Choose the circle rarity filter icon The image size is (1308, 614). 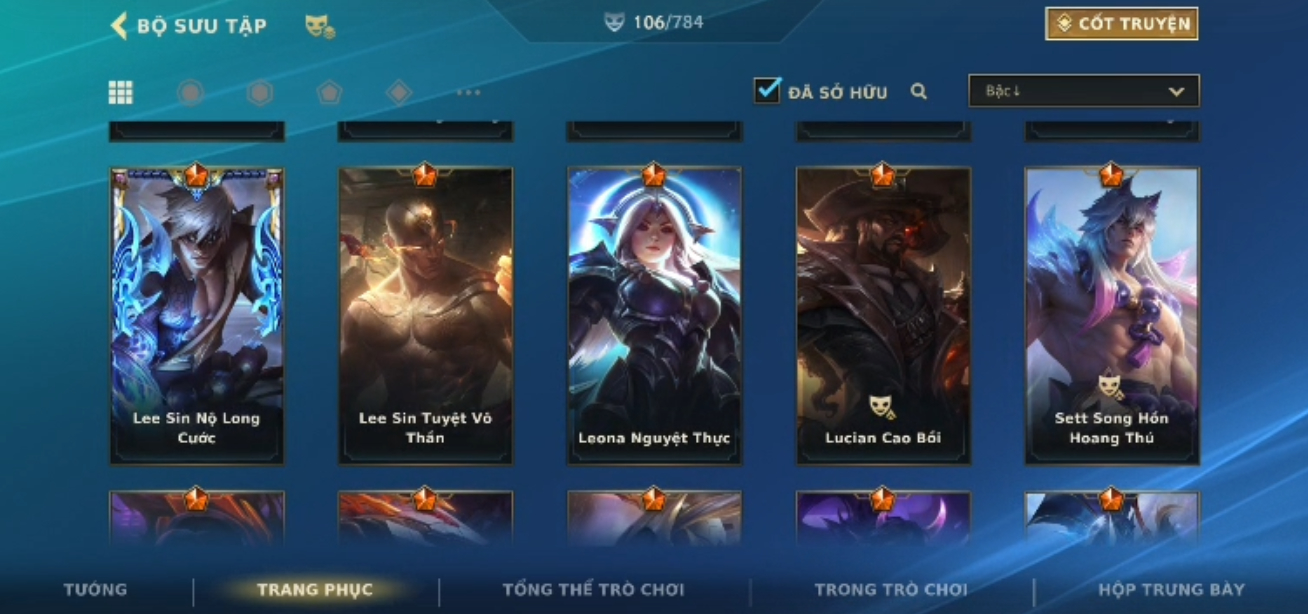tap(190, 93)
